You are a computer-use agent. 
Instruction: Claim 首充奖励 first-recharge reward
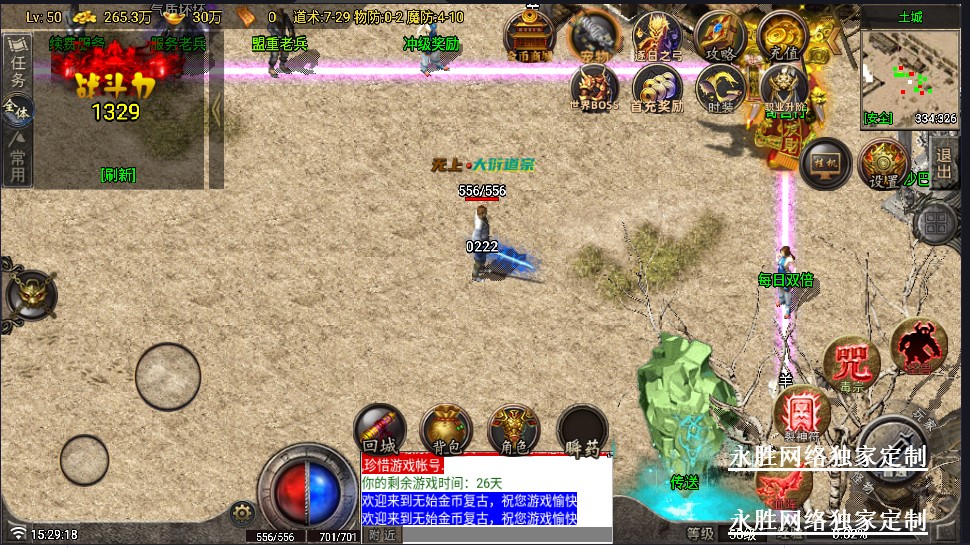point(657,87)
